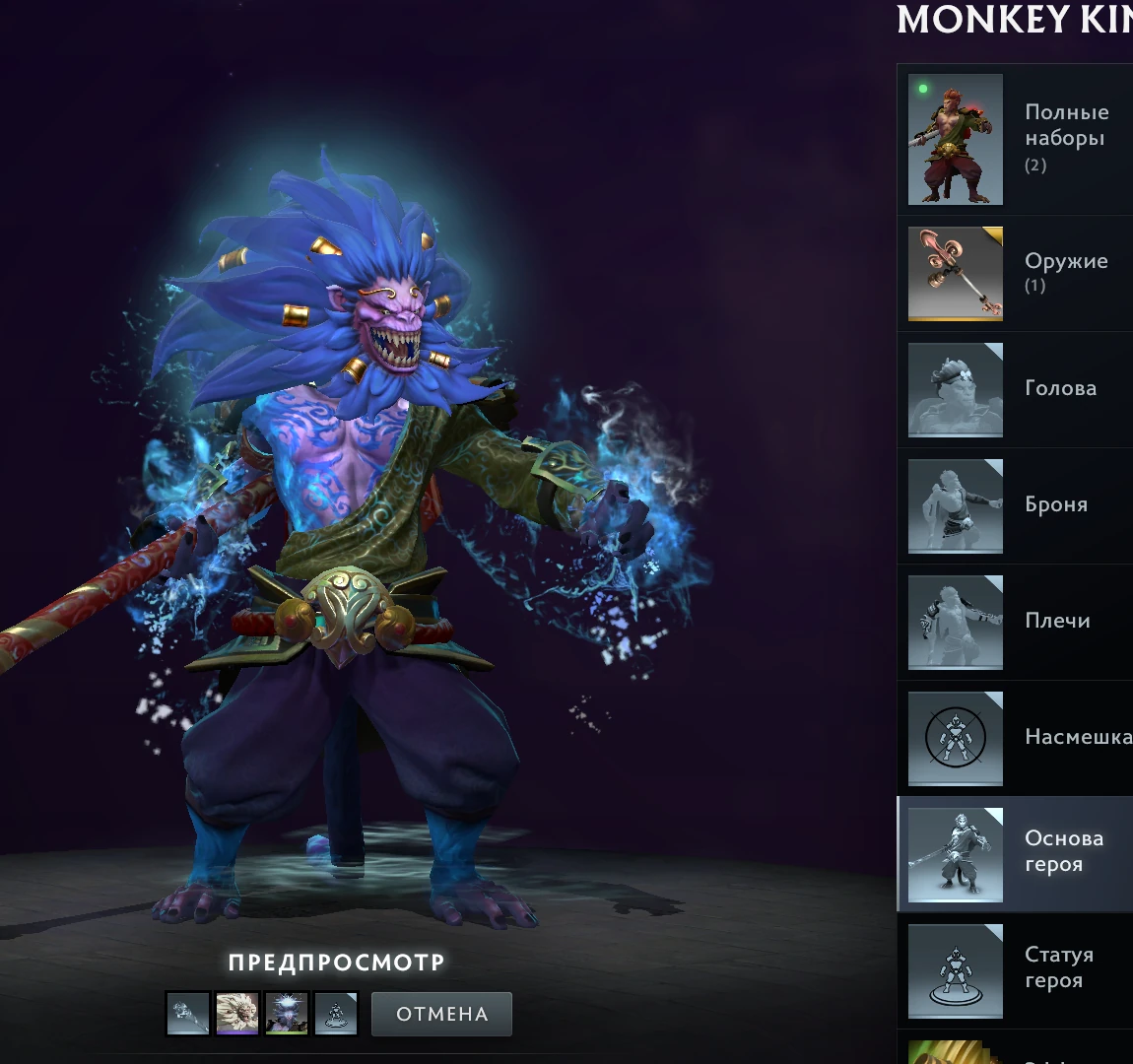The image size is (1133, 1064).
Task: Select the staff weapon preview thumbnail
Action: tap(188, 1014)
